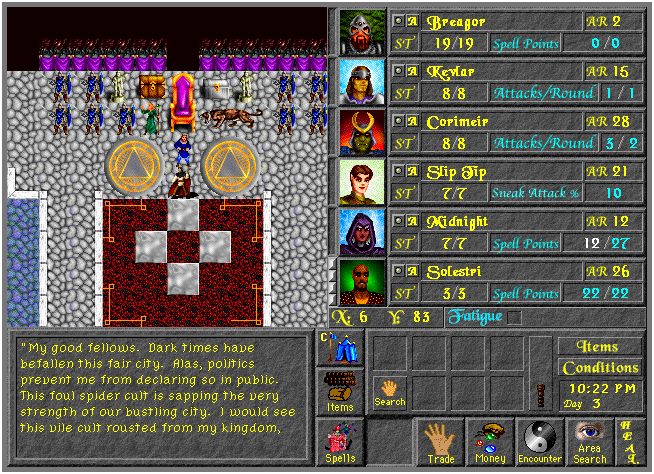Viewport: 654px width, 474px height.
Task: Choose Midnight's hooded portrait
Action: click(361, 232)
